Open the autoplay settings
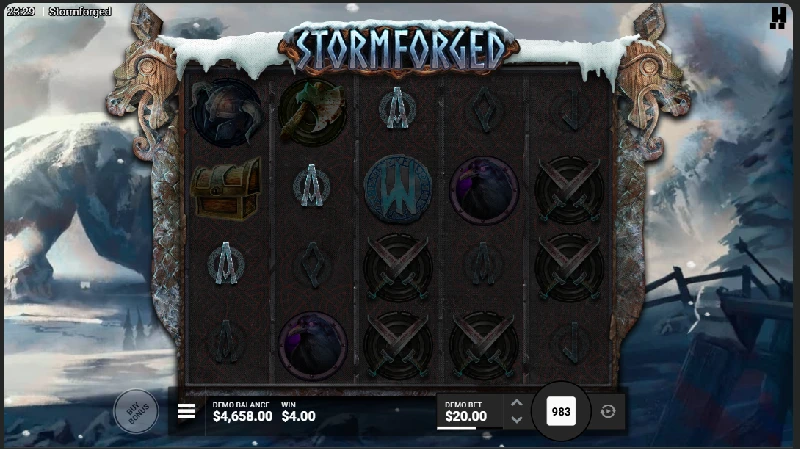The image size is (800, 449). click(609, 411)
